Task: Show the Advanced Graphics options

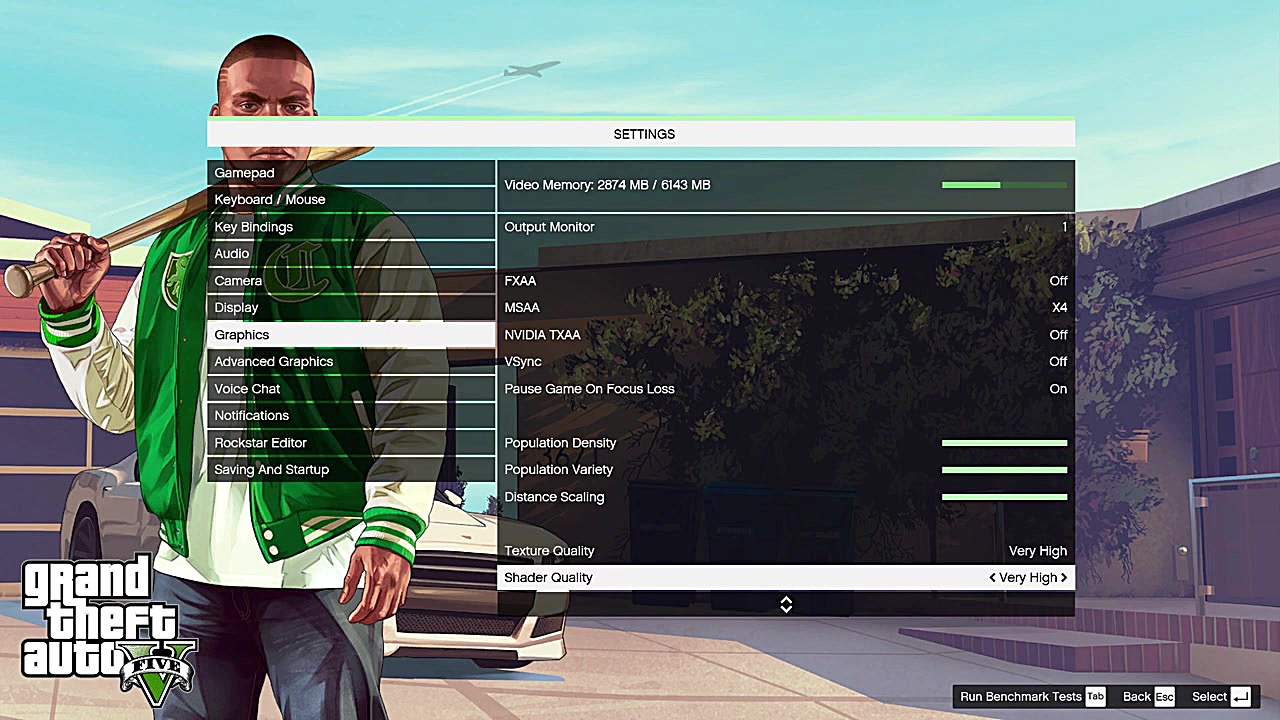Action: (x=350, y=362)
